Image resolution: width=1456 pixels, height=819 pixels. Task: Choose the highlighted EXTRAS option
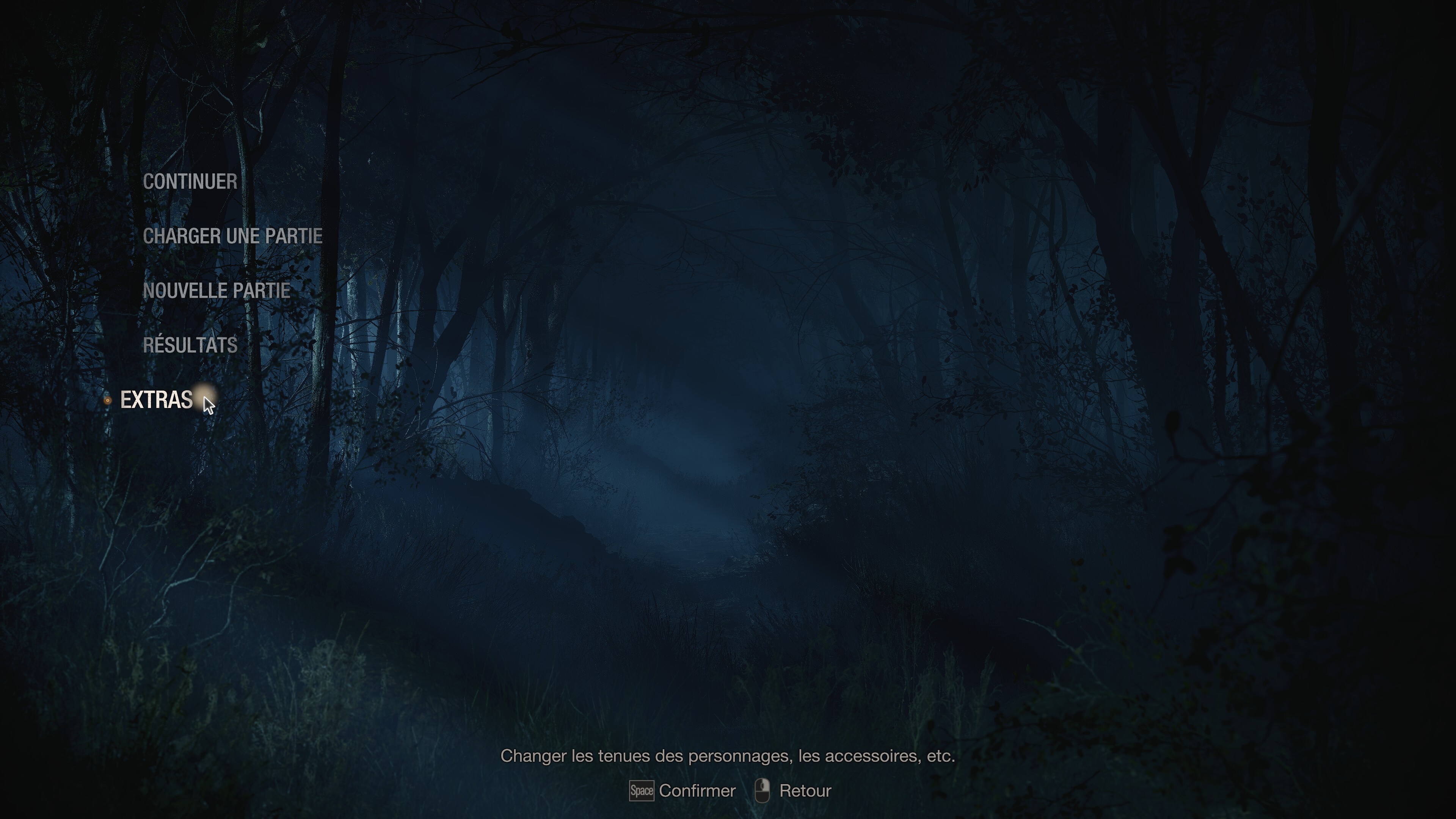pos(156,400)
